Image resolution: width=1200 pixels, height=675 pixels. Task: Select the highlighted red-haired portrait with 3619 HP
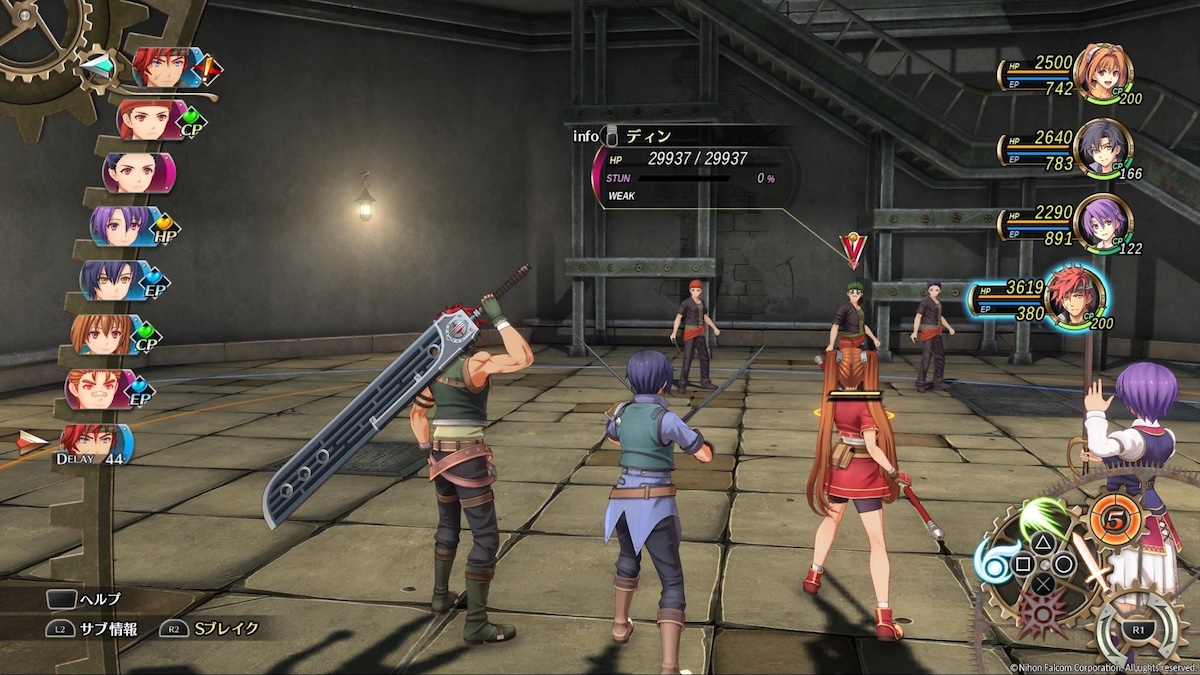1074,297
